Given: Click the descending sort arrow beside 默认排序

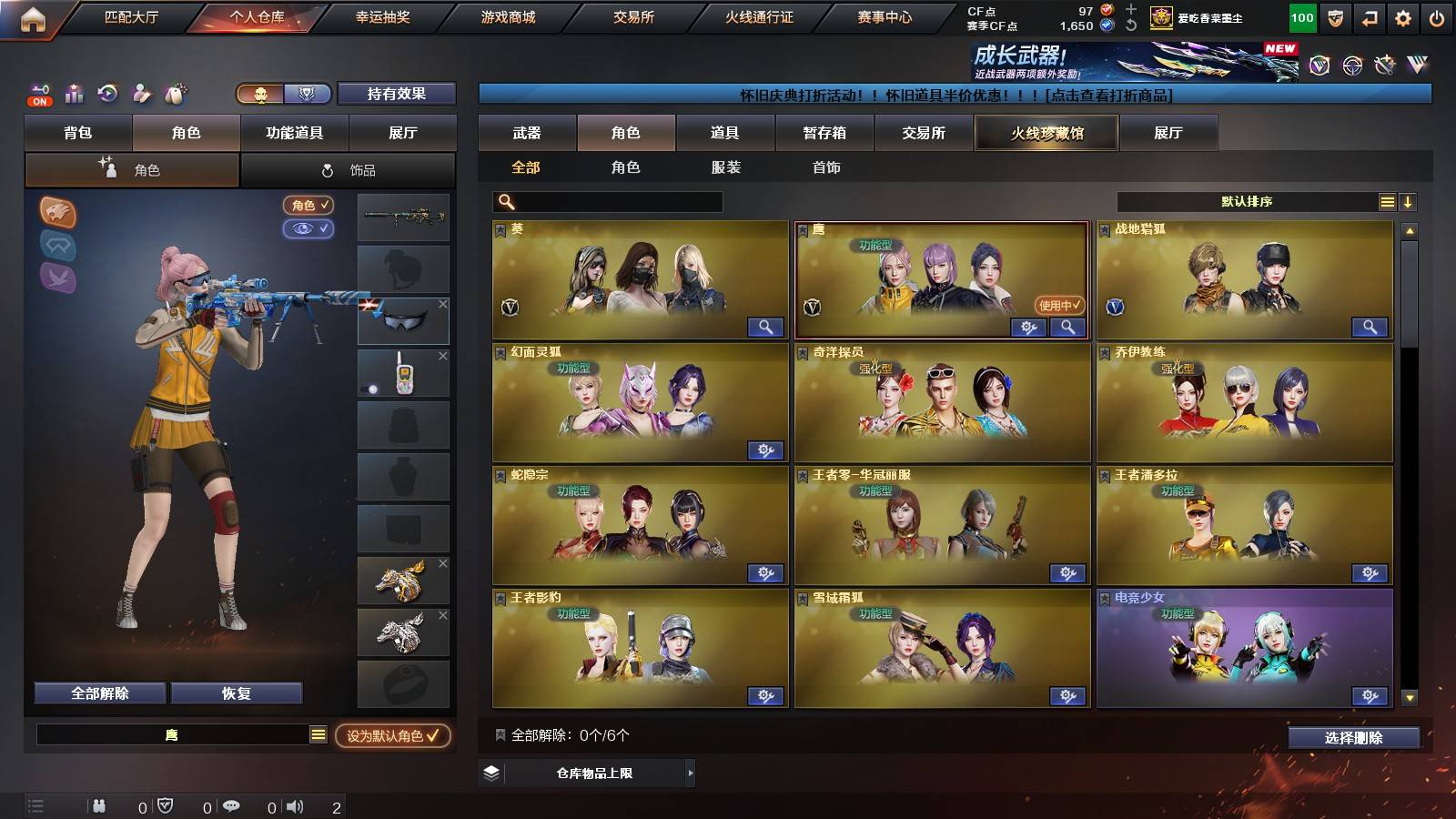Looking at the screenshot, I should (1408, 201).
